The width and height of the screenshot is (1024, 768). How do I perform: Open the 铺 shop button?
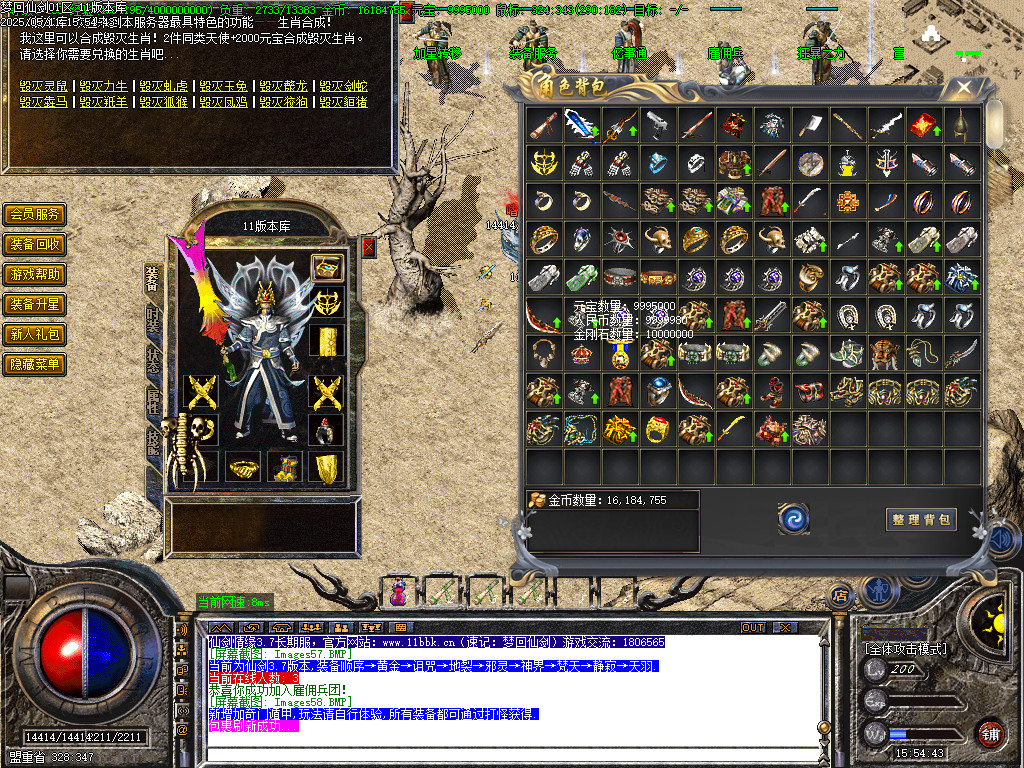(x=990, y=732)
